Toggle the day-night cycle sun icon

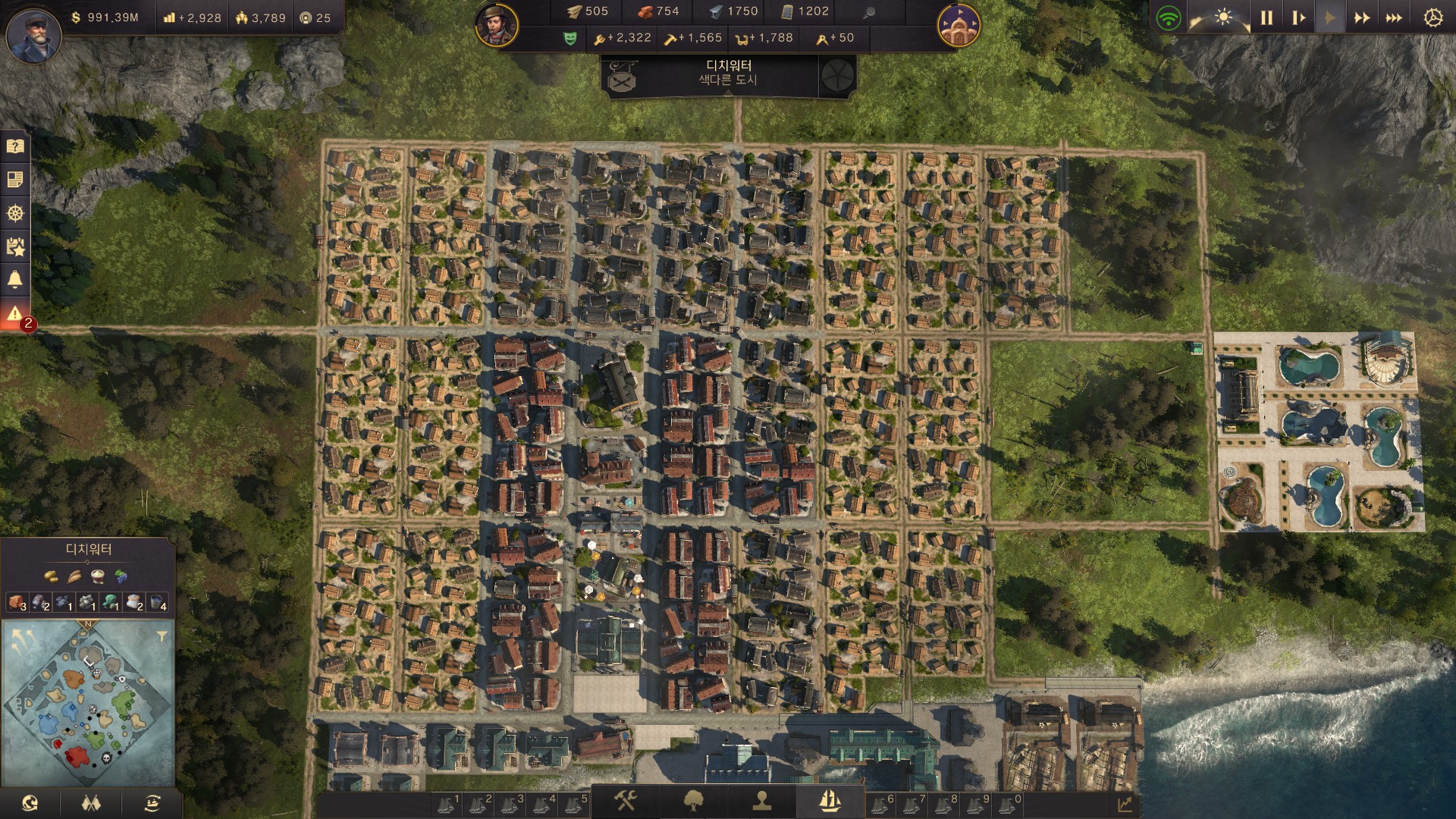click(1222, 17)
